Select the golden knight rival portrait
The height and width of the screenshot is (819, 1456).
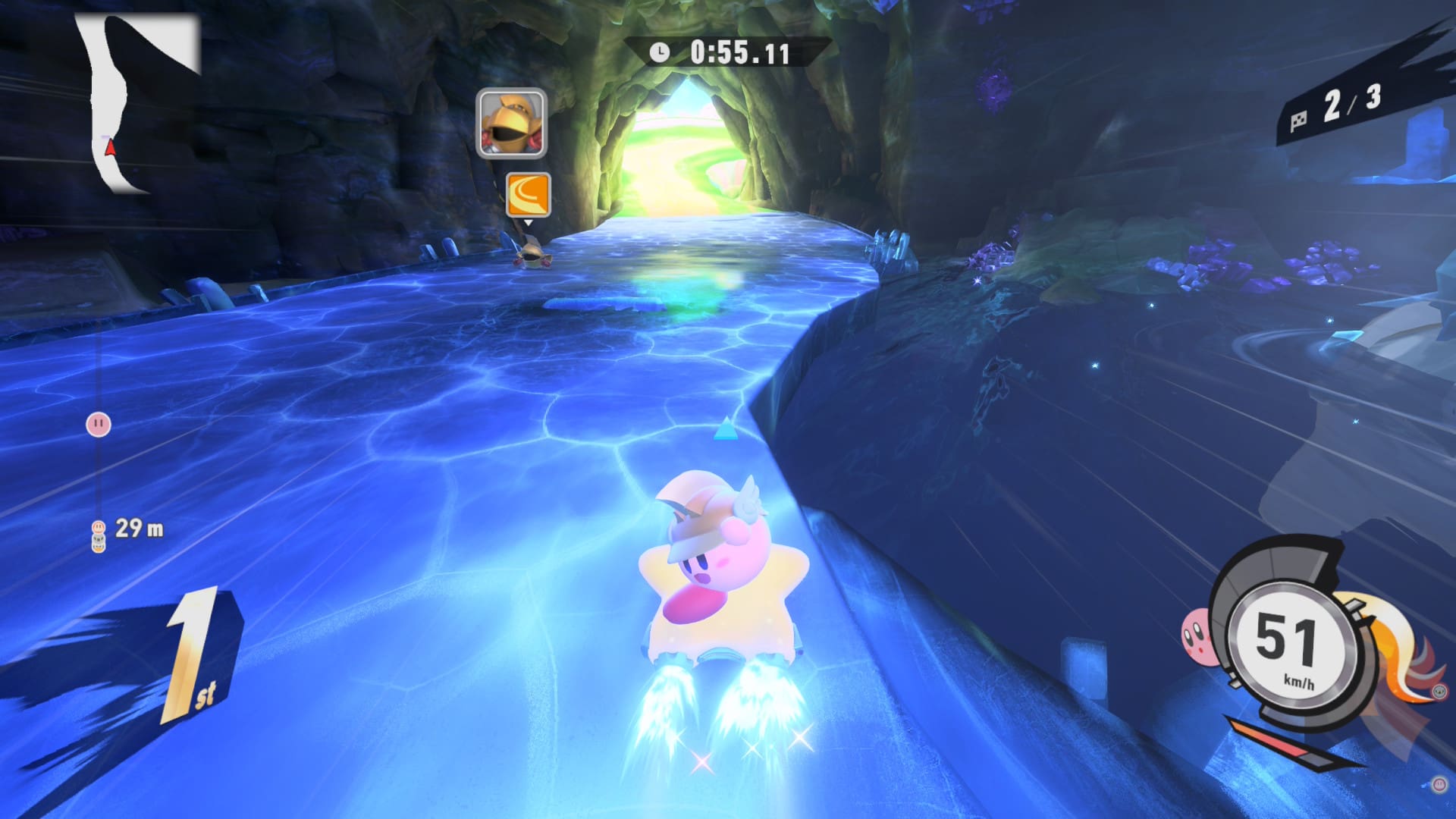pos(511,123)
